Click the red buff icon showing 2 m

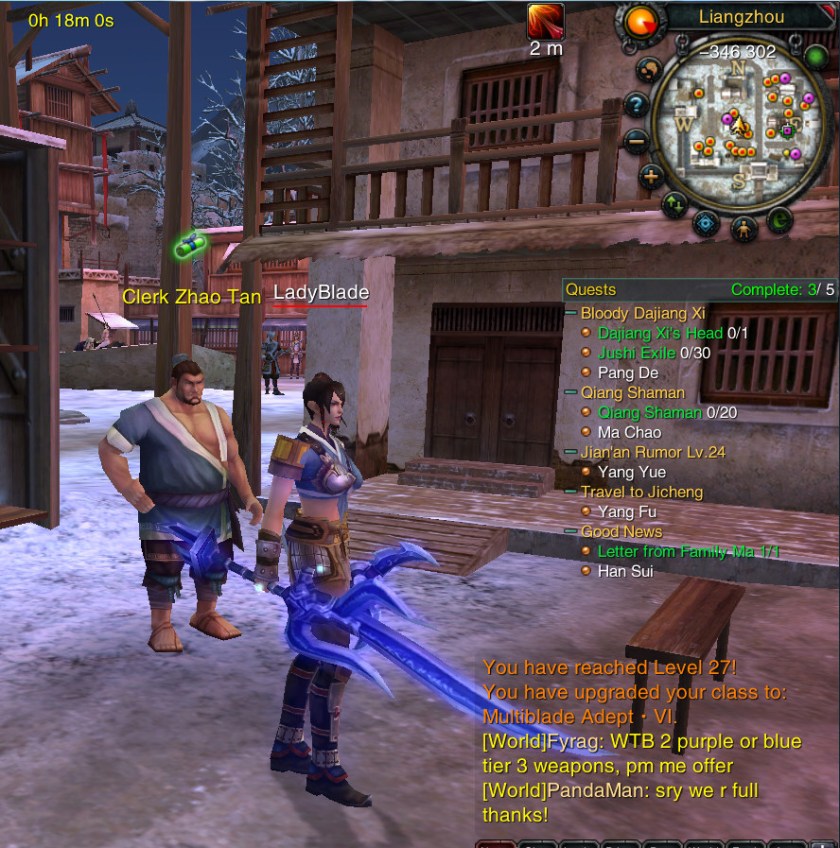coord(546,22)
